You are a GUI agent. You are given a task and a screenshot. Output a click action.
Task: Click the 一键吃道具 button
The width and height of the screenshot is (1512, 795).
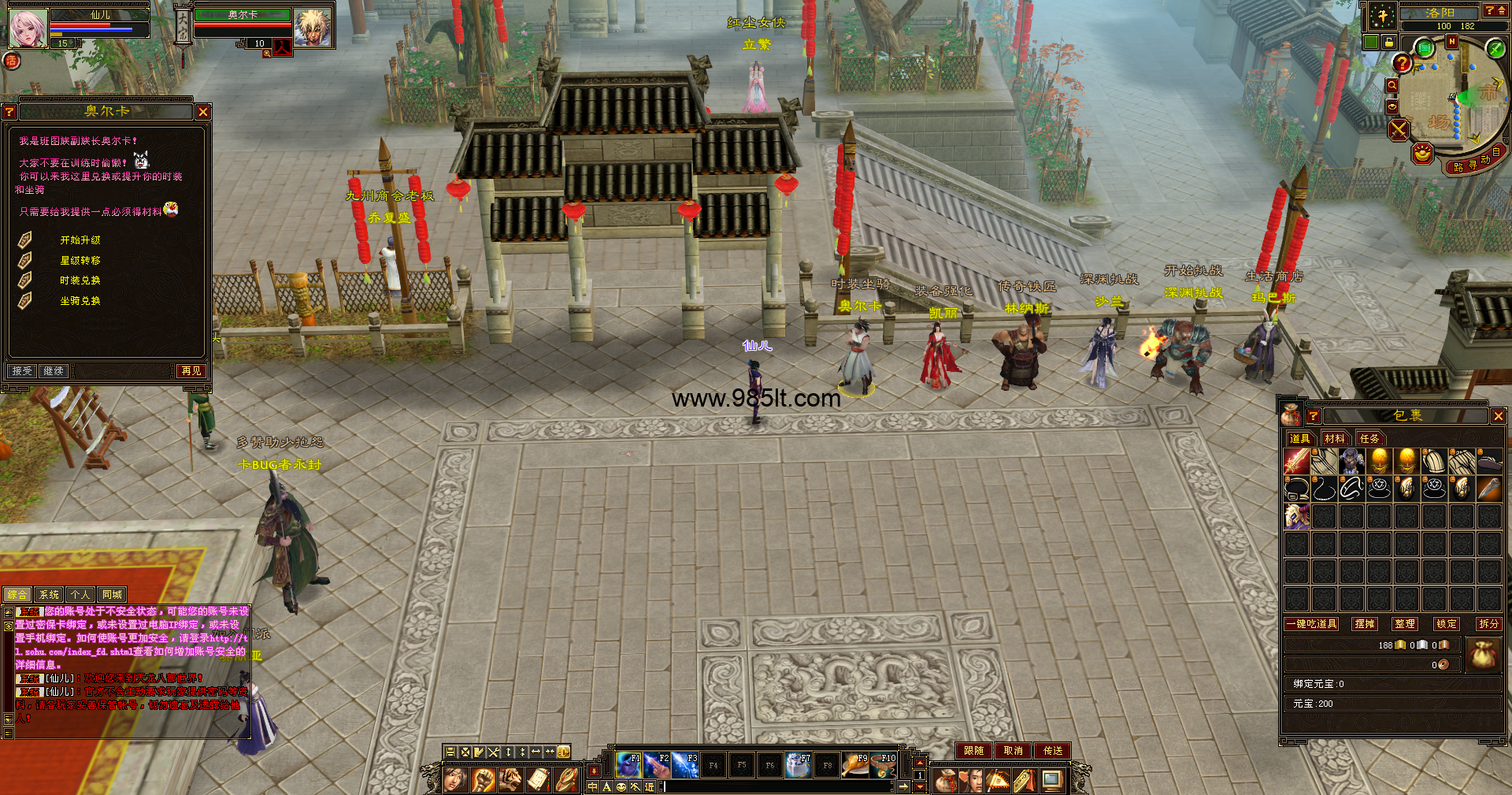[1311, 624]
